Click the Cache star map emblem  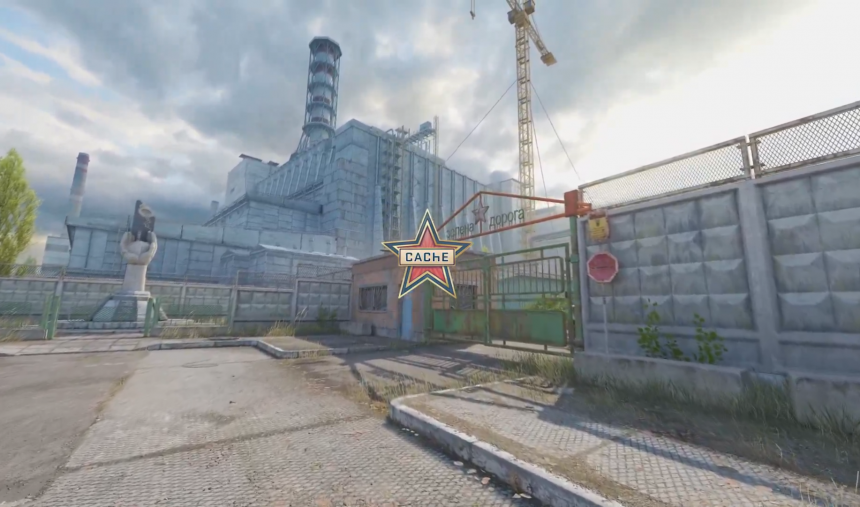click(426, 256)
